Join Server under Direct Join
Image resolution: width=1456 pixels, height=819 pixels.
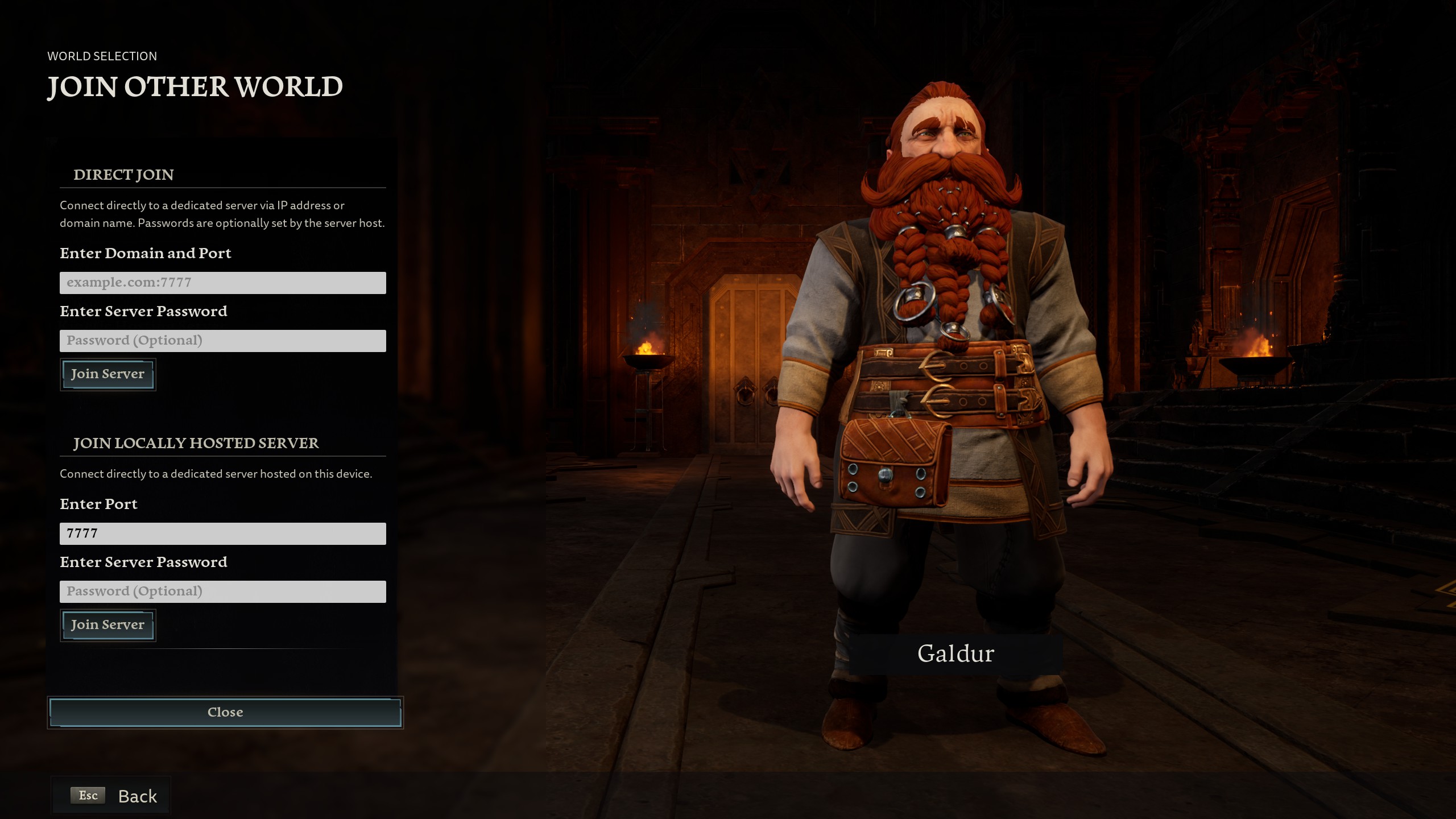107,374
